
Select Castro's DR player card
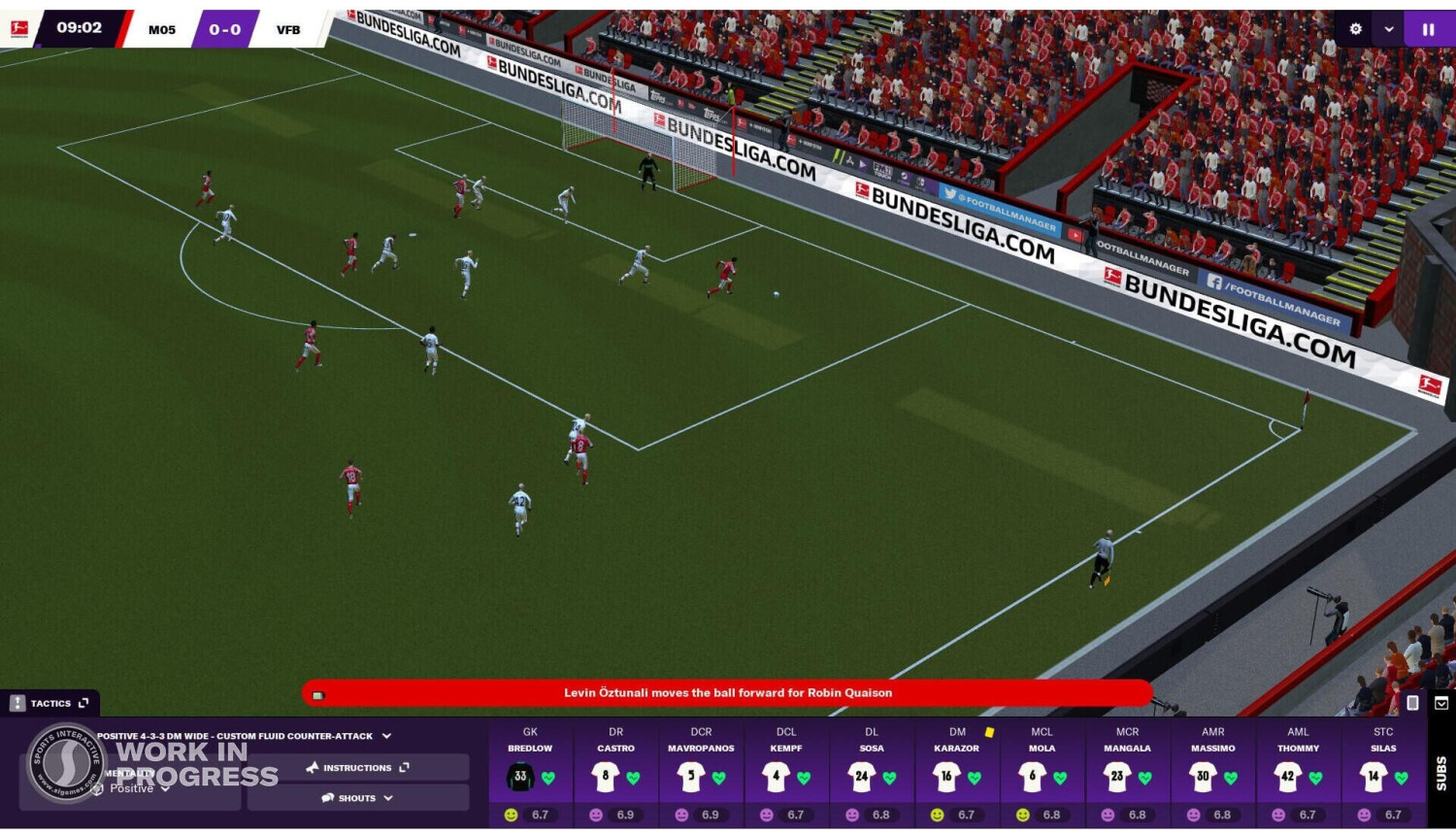(x=615, y=773)
